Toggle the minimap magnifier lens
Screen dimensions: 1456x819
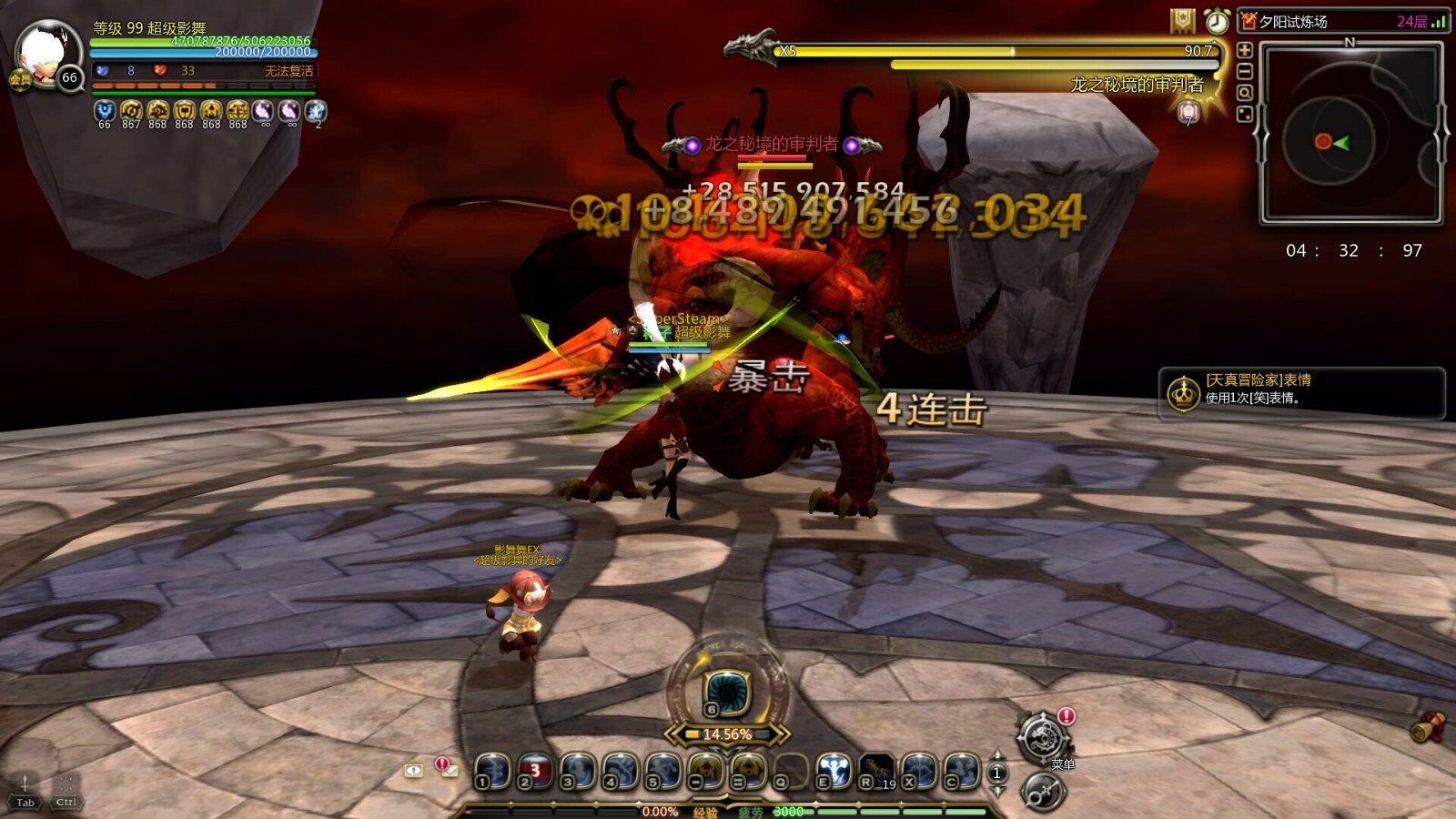point(1245,92)
